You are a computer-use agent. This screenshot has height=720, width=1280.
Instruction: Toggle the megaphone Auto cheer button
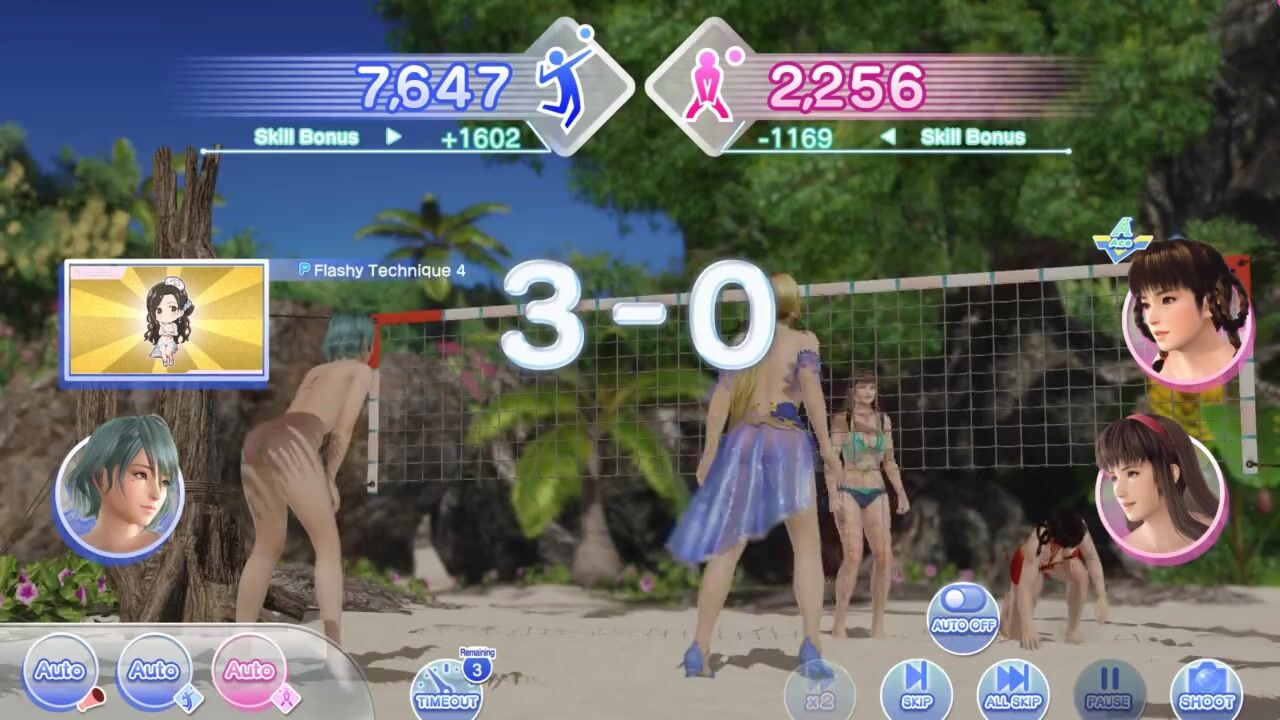[61, 671]
